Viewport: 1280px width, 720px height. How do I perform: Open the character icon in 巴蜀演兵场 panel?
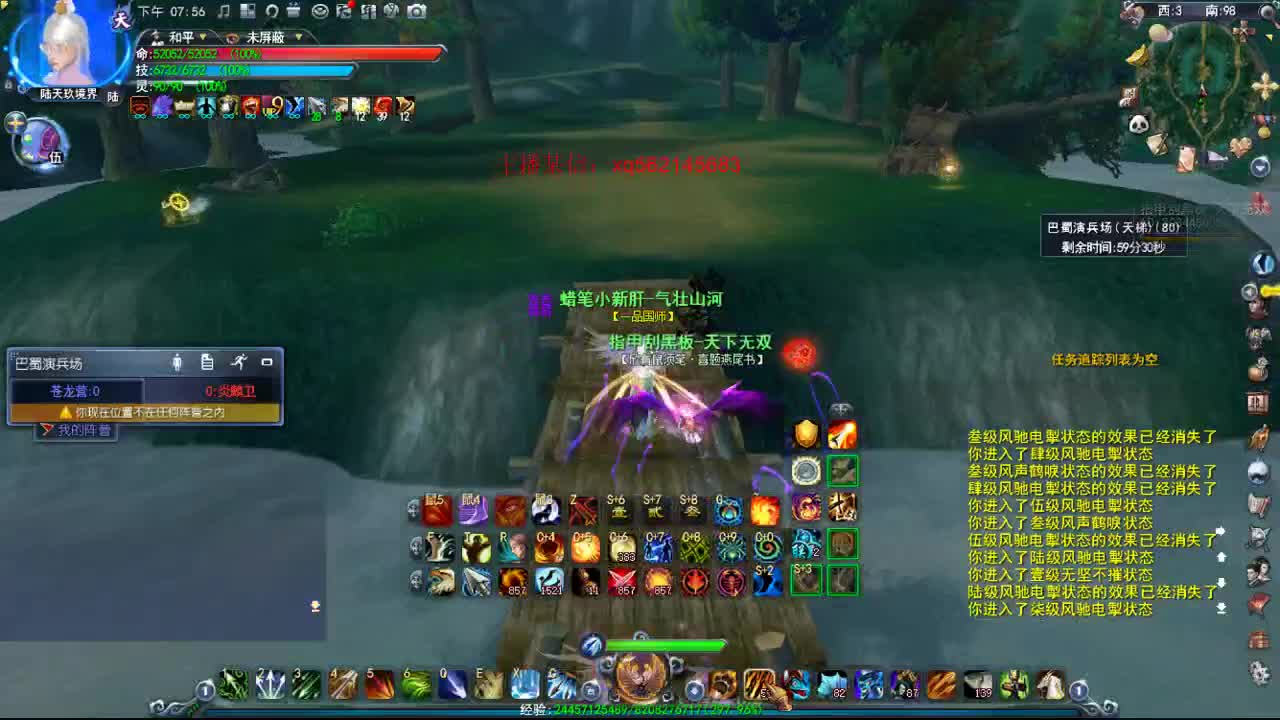coord(178,362)
